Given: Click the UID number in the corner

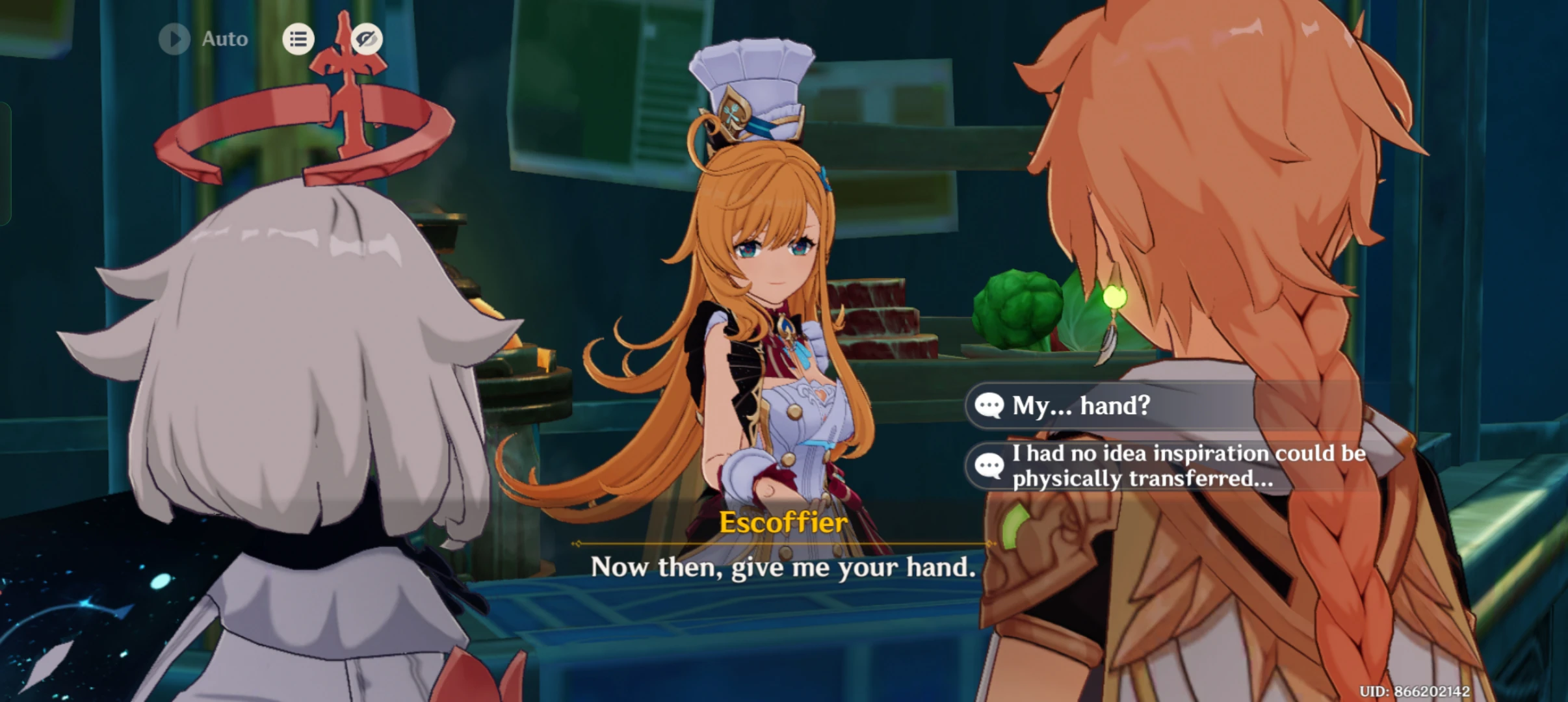Looking at the screenshot, I should point(1495,692).
